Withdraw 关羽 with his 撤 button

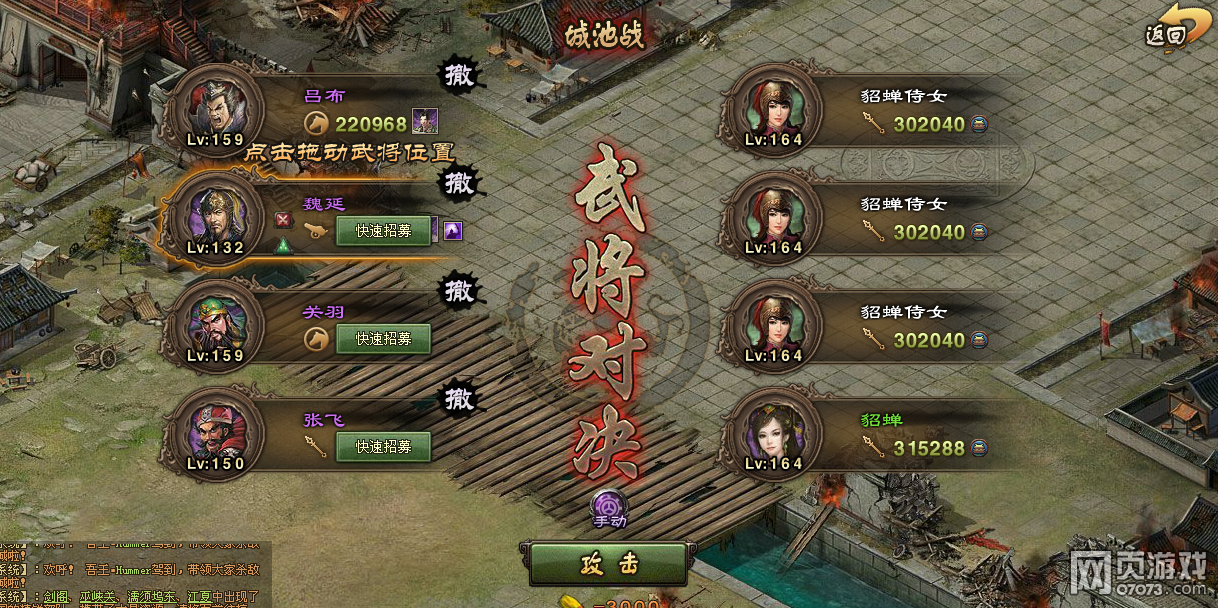pos(460,290)
